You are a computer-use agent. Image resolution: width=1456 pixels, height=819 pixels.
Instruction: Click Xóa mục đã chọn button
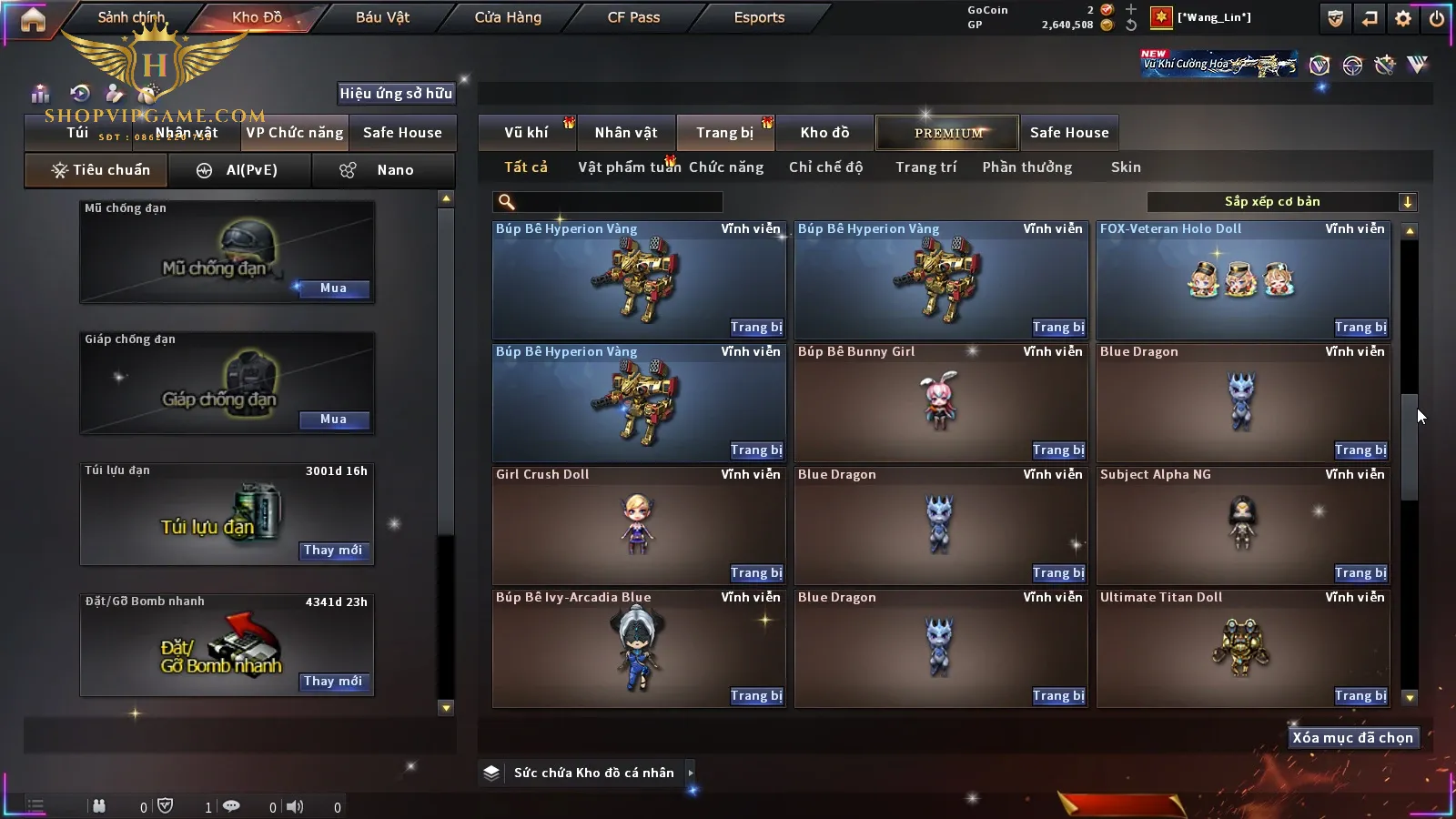point(1352,738)
